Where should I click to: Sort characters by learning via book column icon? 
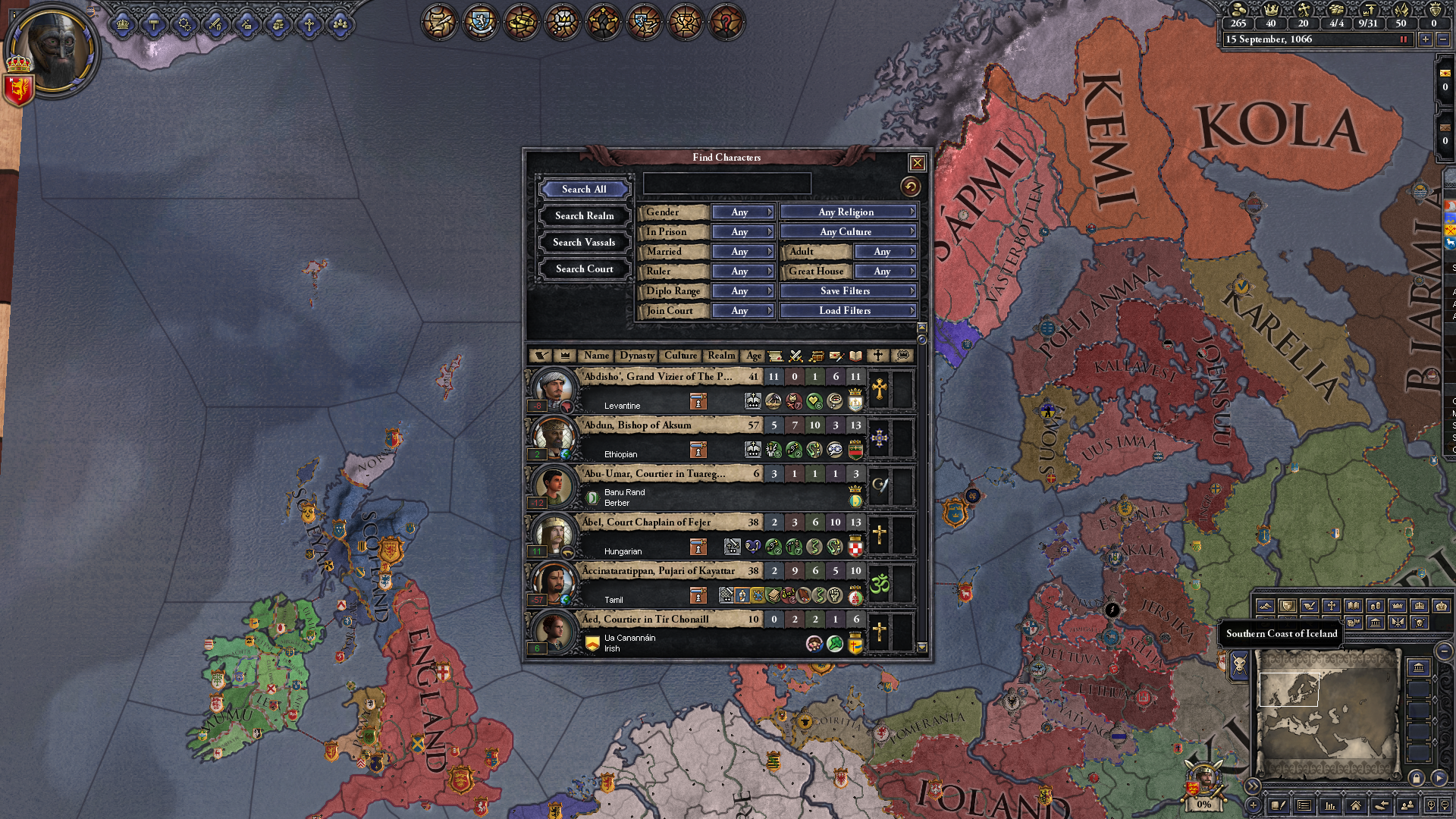point(855,356)
